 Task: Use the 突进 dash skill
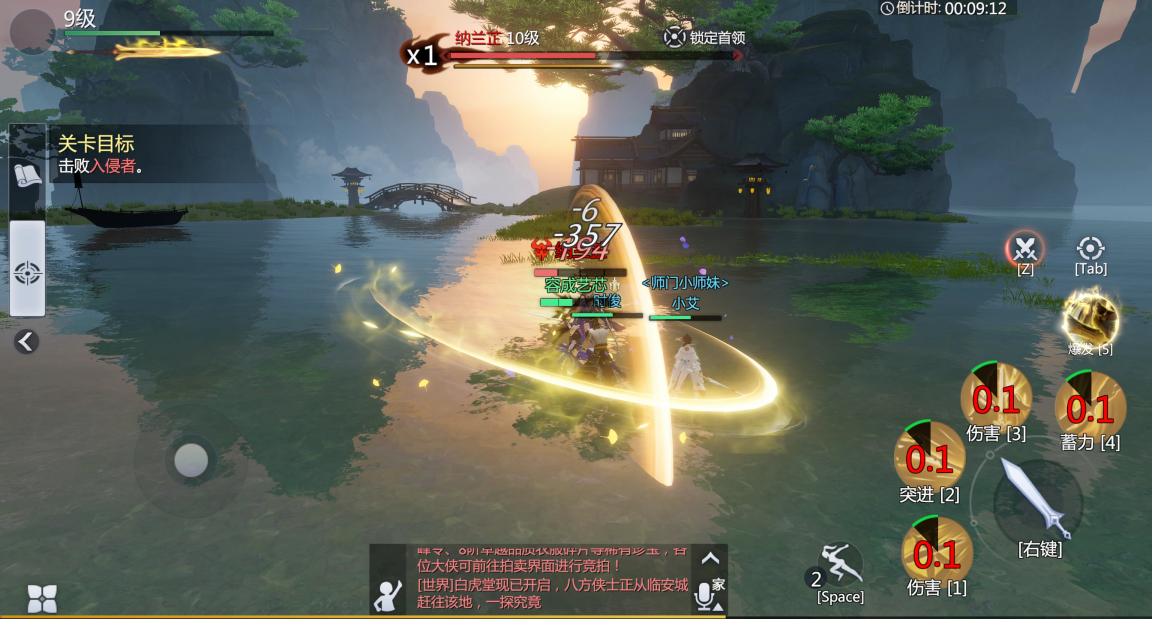pyautogui.click(x=929, y=457)
